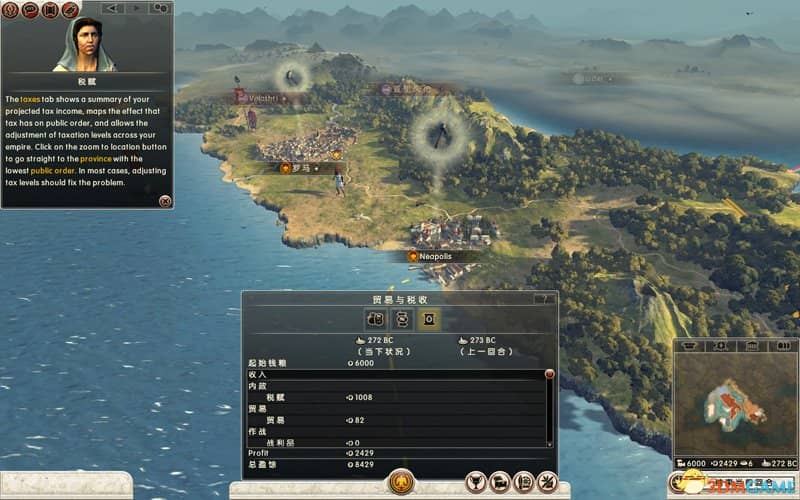Switch to the first finance panel tab

(x=376, y=318)
